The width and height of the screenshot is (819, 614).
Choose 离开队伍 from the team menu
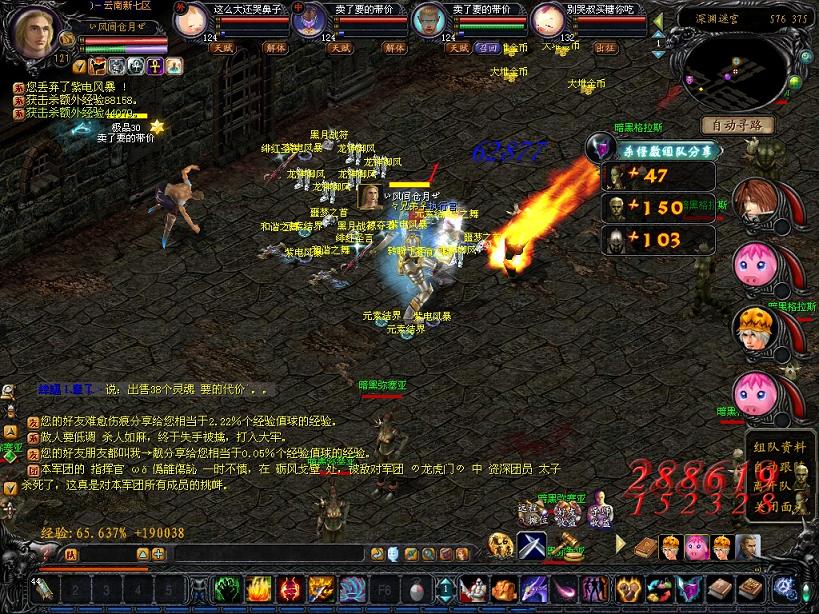(780, 486)
